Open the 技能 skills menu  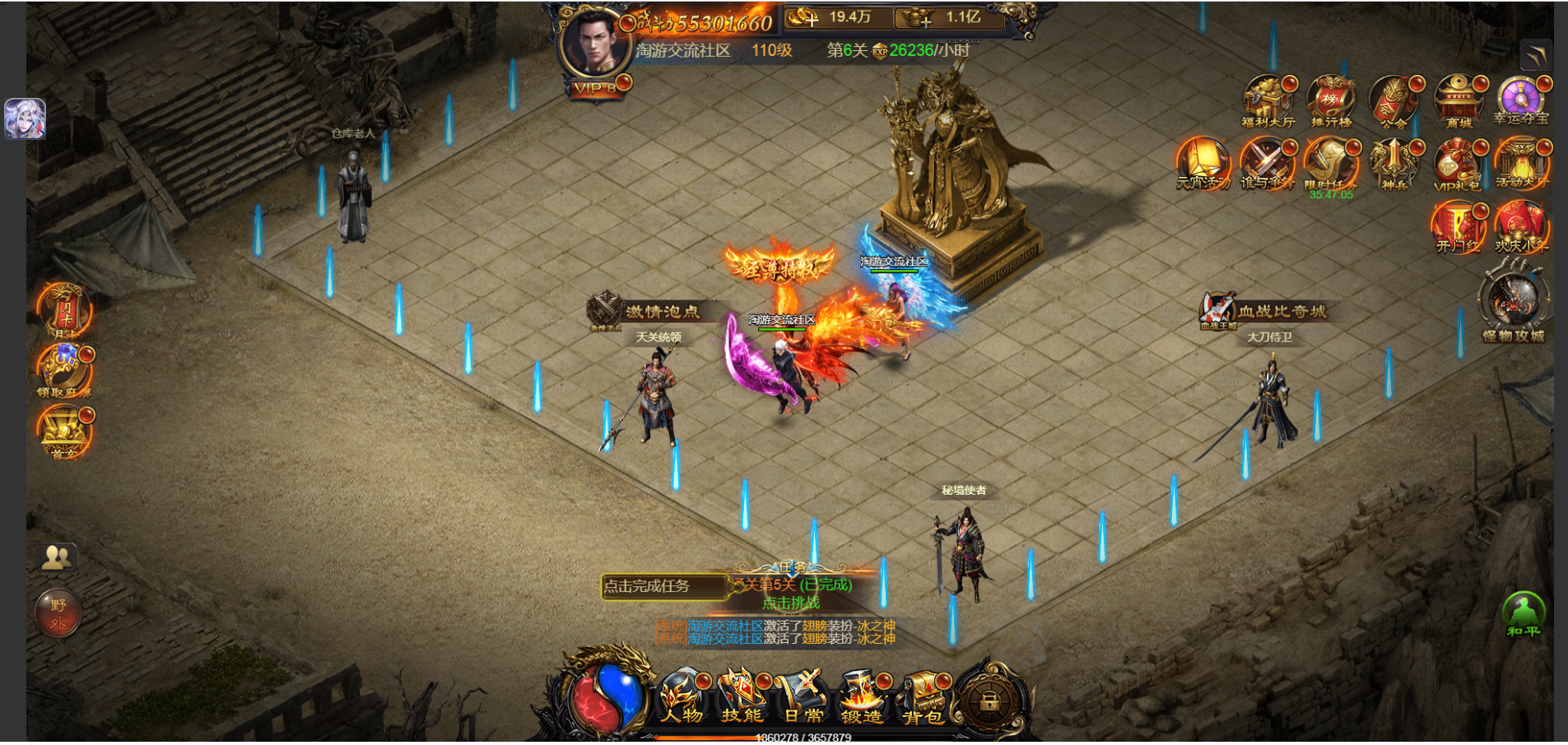click(742, 697)
